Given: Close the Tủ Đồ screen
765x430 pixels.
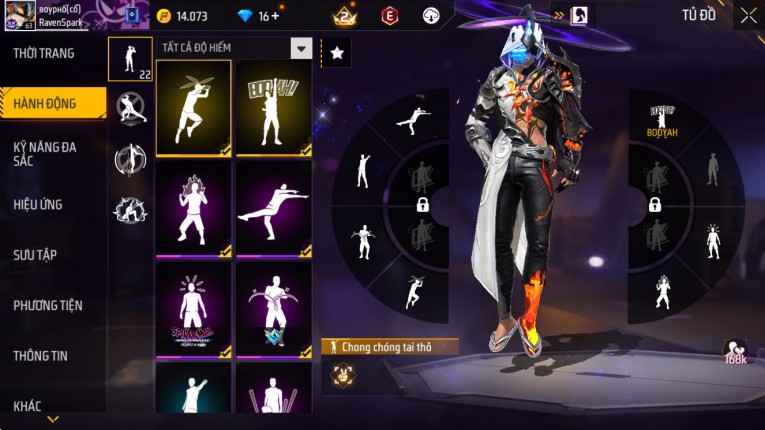Looking at the screenshot, I should [x=748, y=15].
